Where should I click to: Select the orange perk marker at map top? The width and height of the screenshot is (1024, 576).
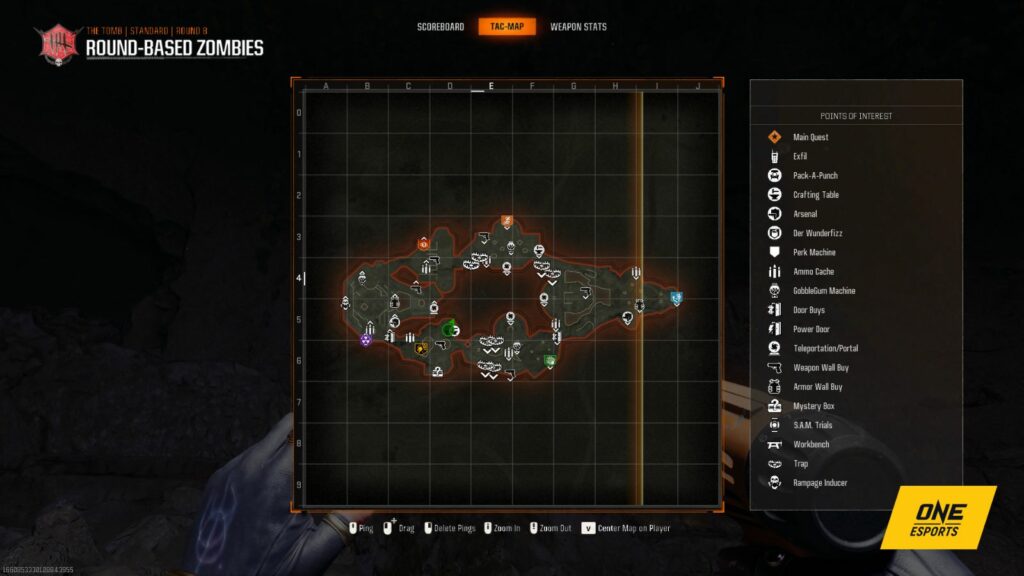point(507,221)
